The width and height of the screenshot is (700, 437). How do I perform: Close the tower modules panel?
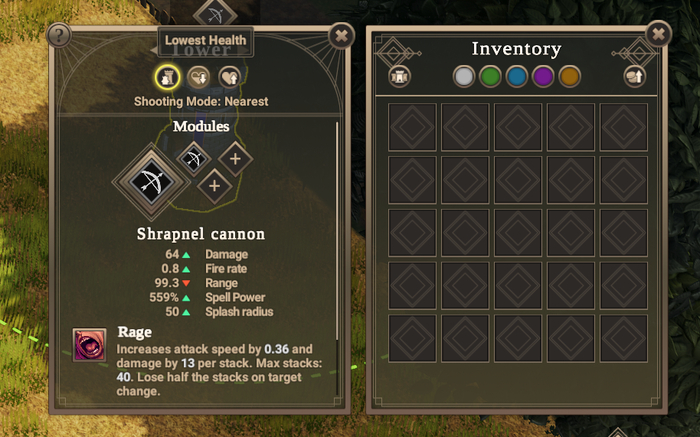[341, 36]
